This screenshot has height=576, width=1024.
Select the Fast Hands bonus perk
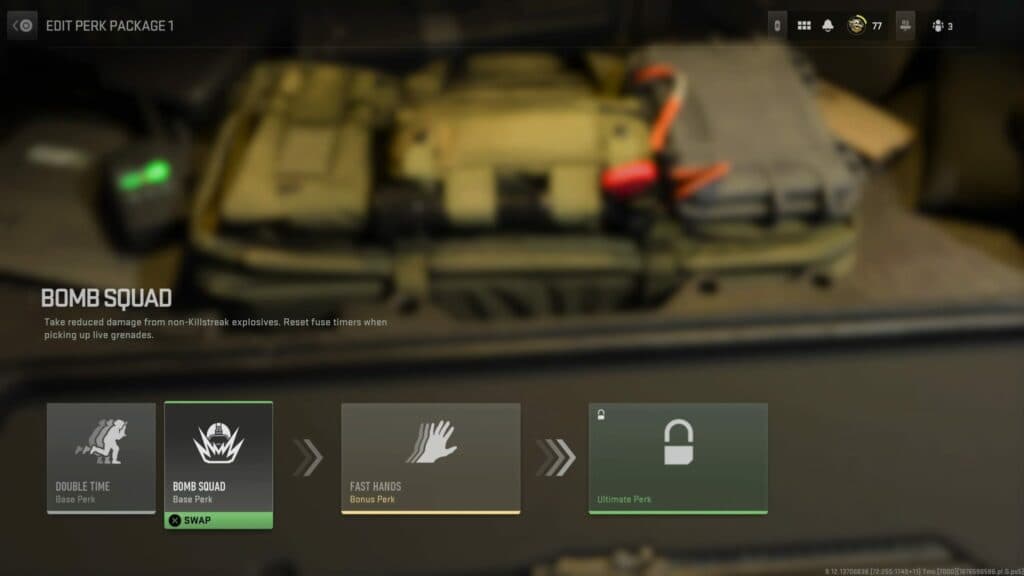click(x=430, y=457)
